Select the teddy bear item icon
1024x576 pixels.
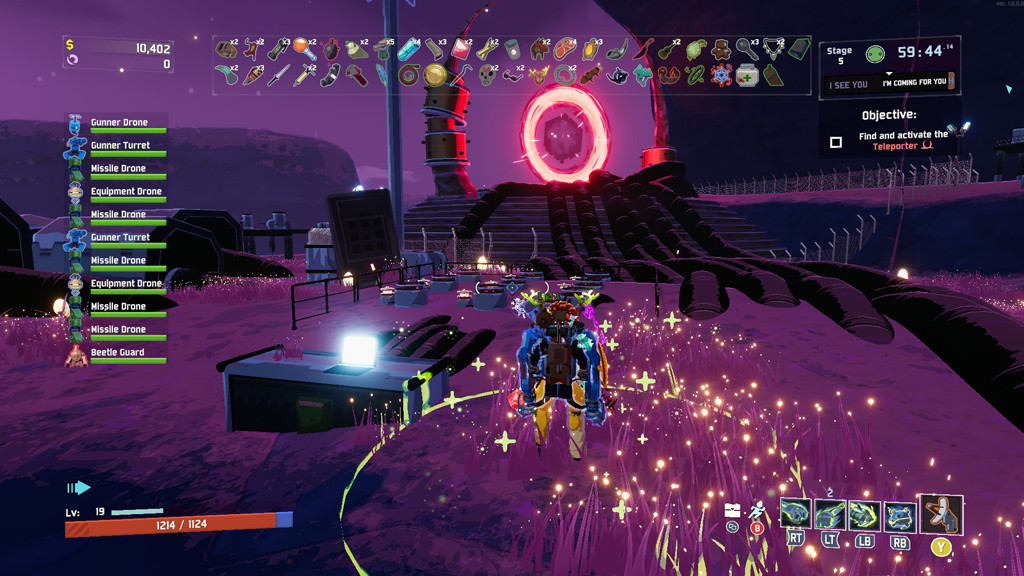(721, 47)
